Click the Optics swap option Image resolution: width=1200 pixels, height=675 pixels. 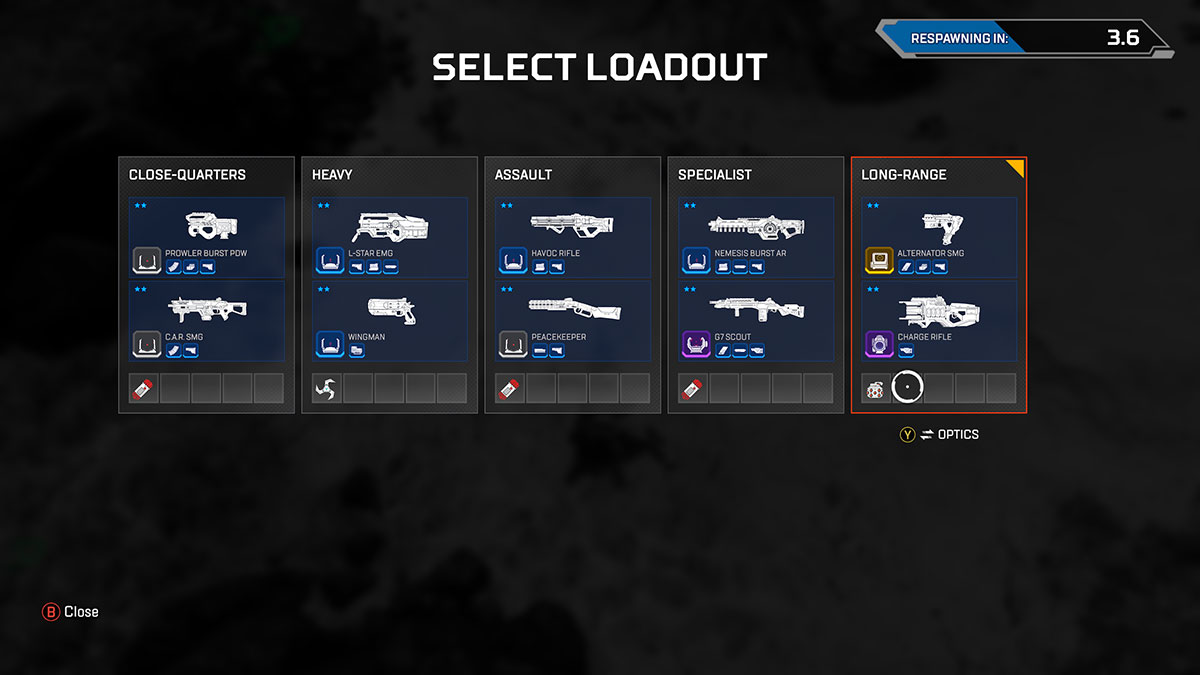point(939,435)
